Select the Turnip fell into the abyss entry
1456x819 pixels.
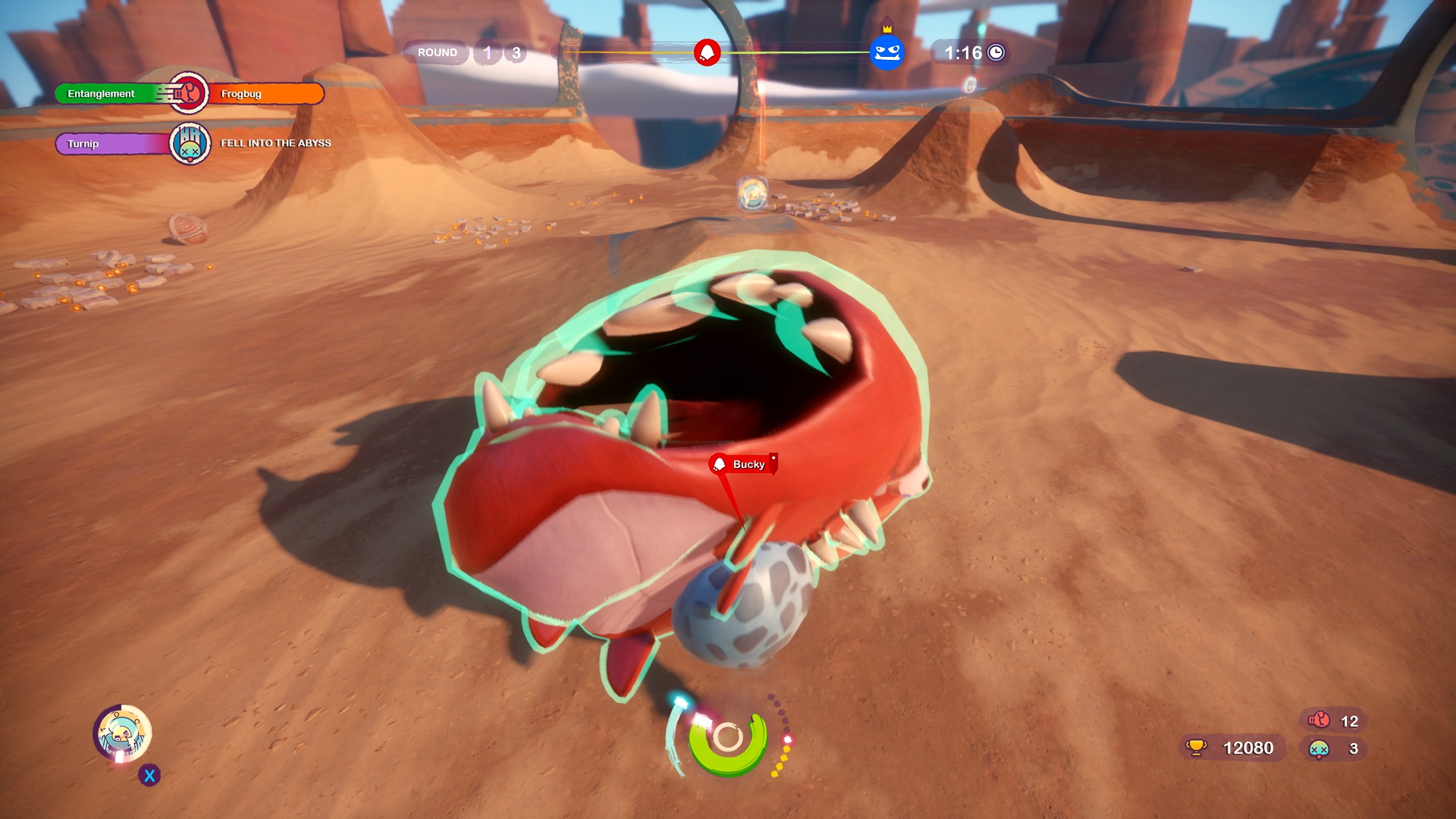193,143
